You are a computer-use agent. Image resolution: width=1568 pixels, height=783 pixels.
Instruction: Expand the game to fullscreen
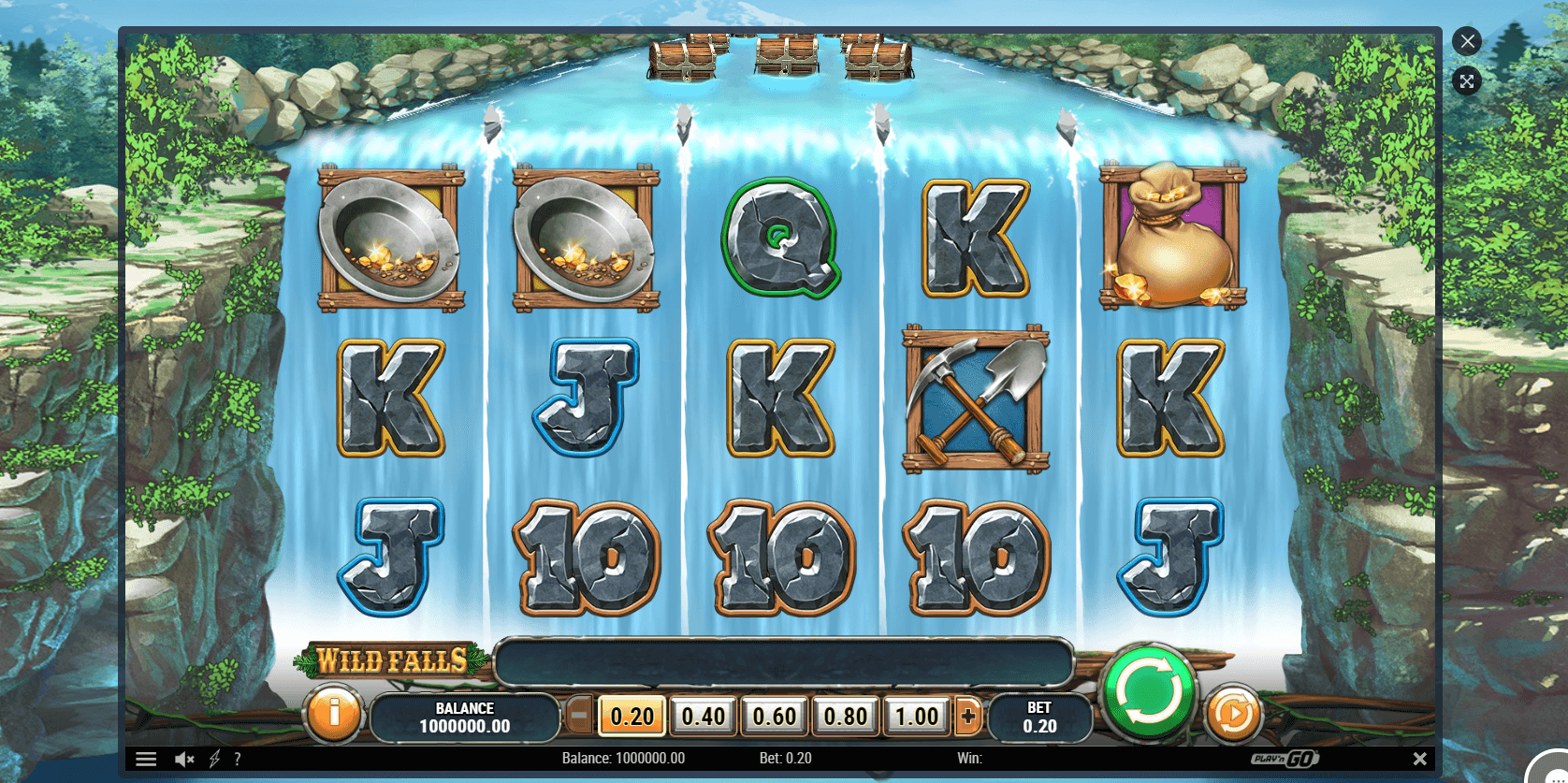(x=1467, y=81)
